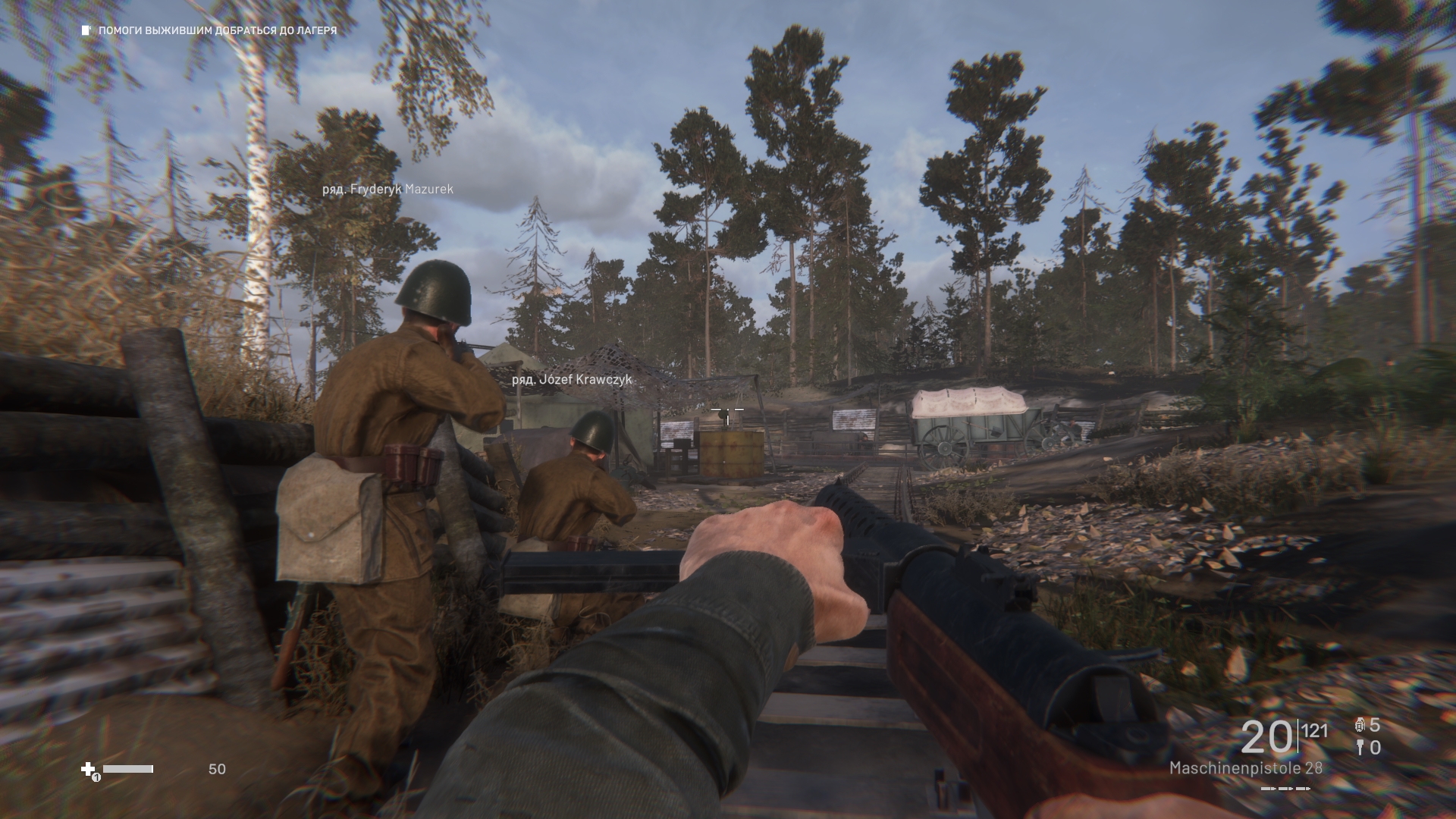The height and width of the screenshot is (819, 1456).
Task: Select the Józef Krawczyk nameplate
Action: (572, 379)
